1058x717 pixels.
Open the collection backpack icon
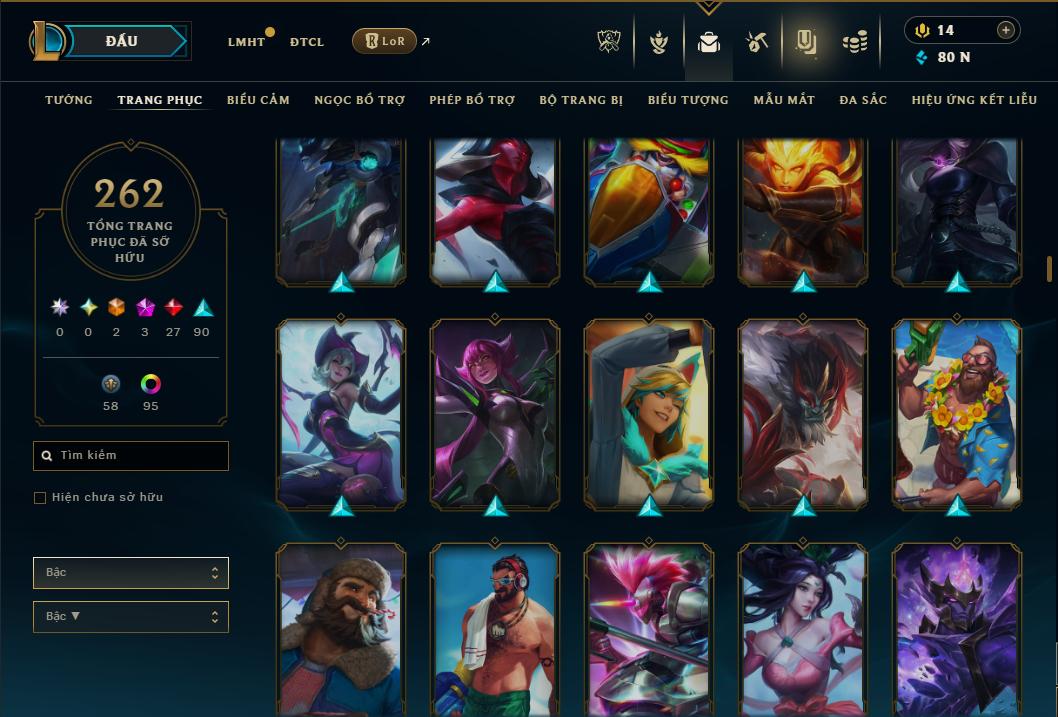709,42
